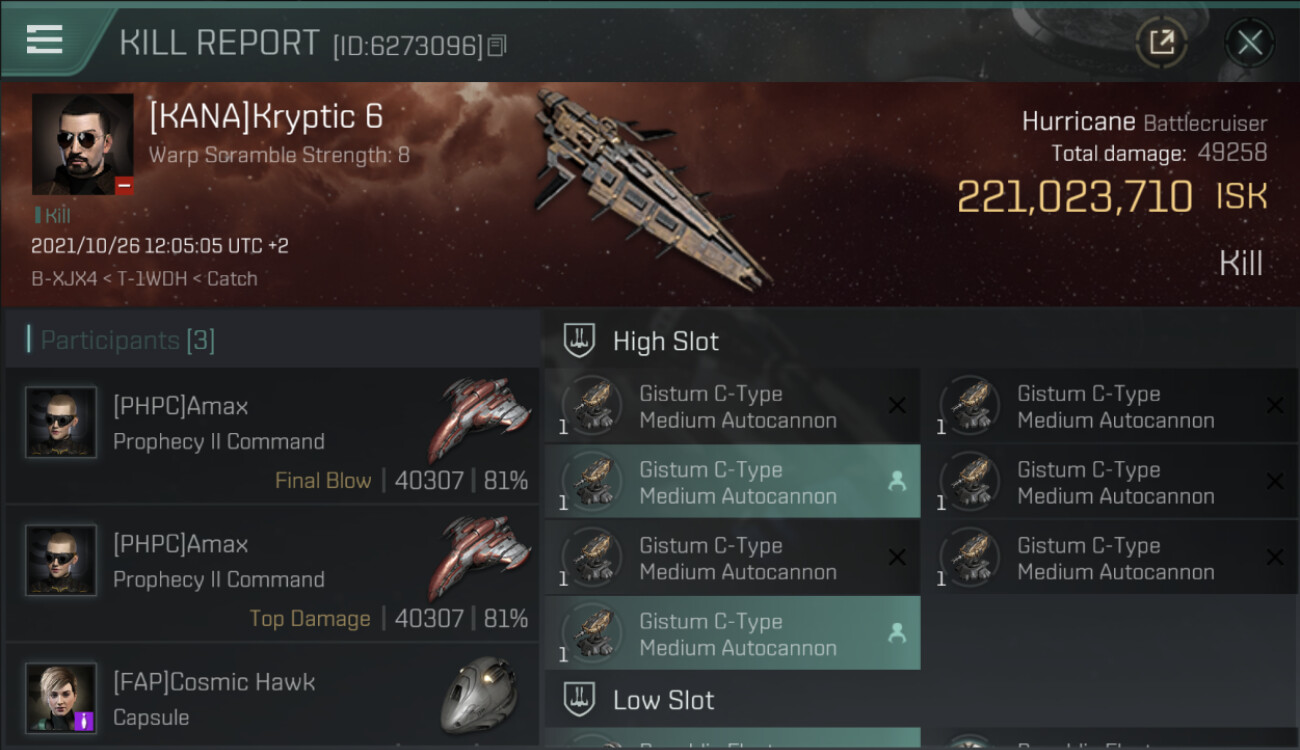Expand the Low Slot section
The width and height of the screenshot is (1300, 750).
pyautogui.click(x=663, y=700)
